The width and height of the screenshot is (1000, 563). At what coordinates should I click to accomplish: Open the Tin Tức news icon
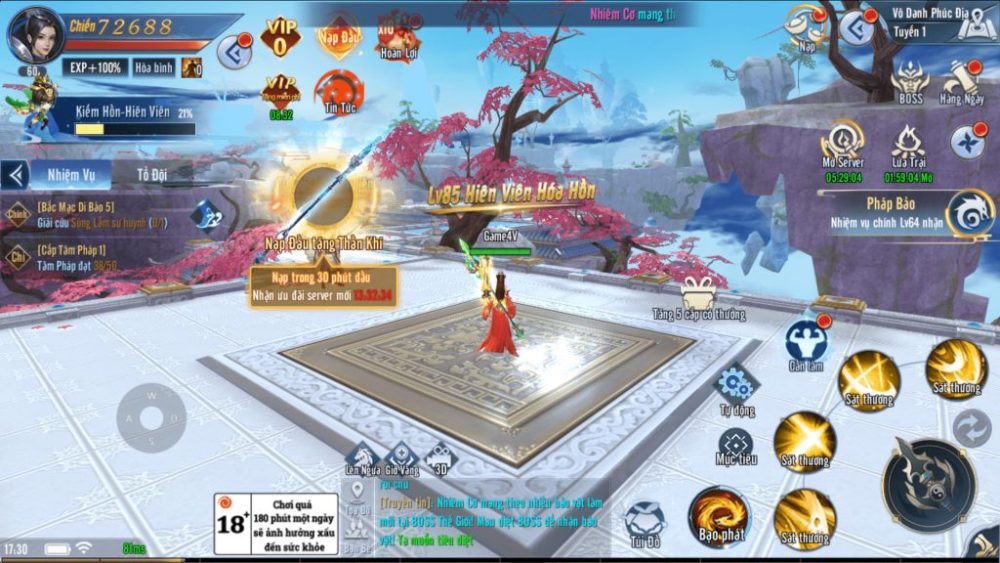click(x=339, y=92)
